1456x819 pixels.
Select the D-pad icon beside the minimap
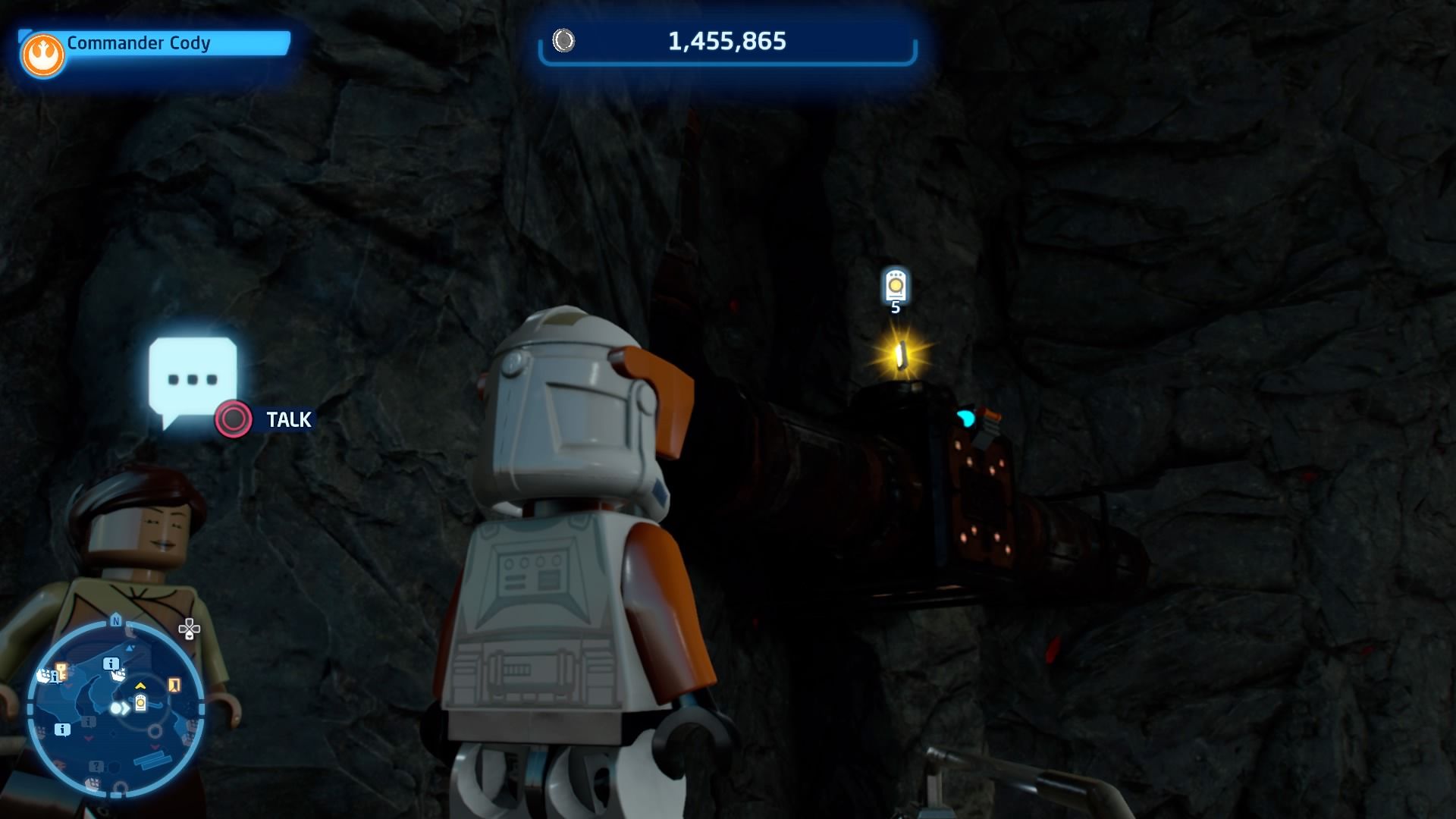pyautogui.click(x=189, y=629)
